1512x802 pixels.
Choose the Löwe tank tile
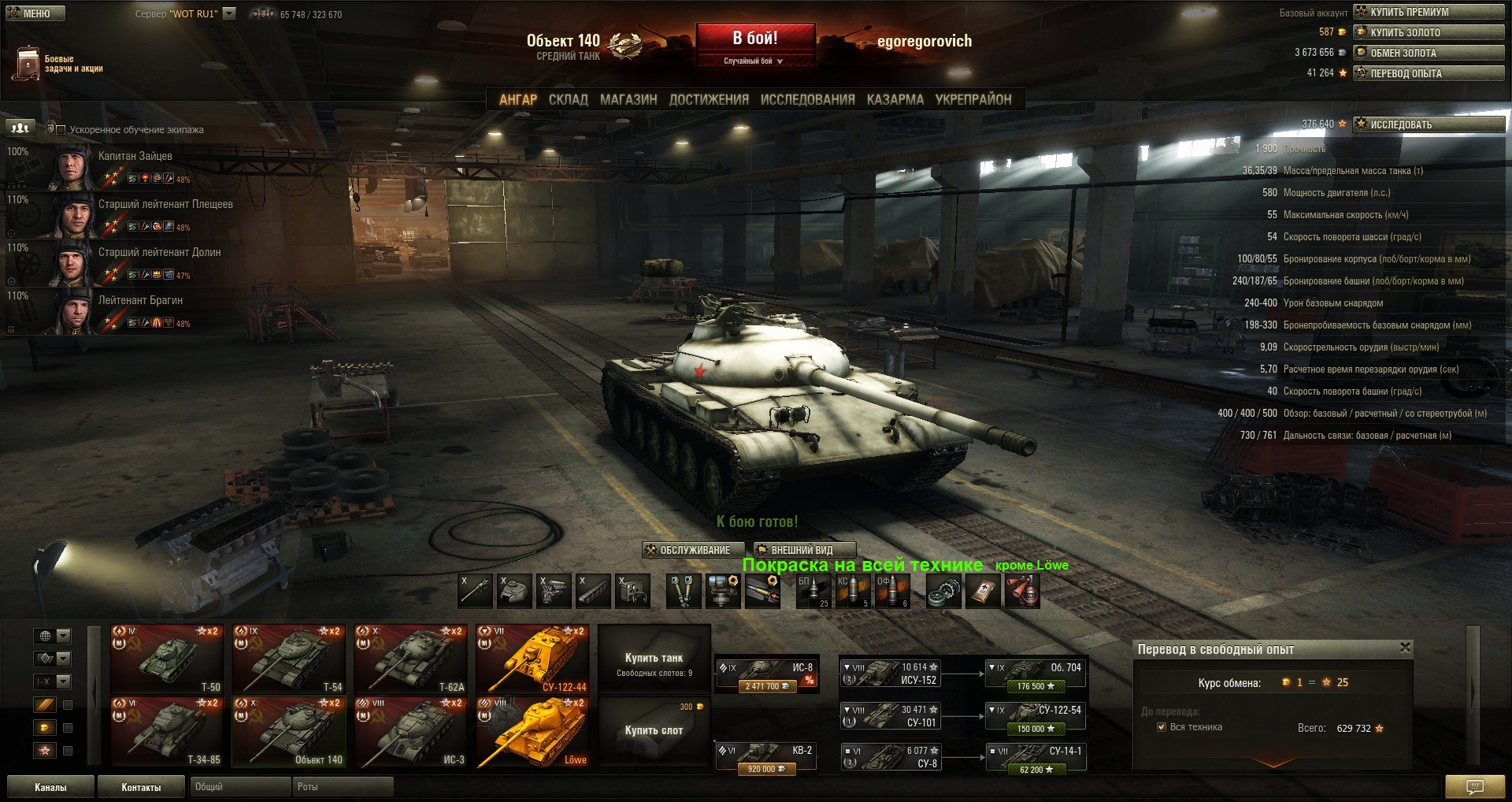pos(532,732)
